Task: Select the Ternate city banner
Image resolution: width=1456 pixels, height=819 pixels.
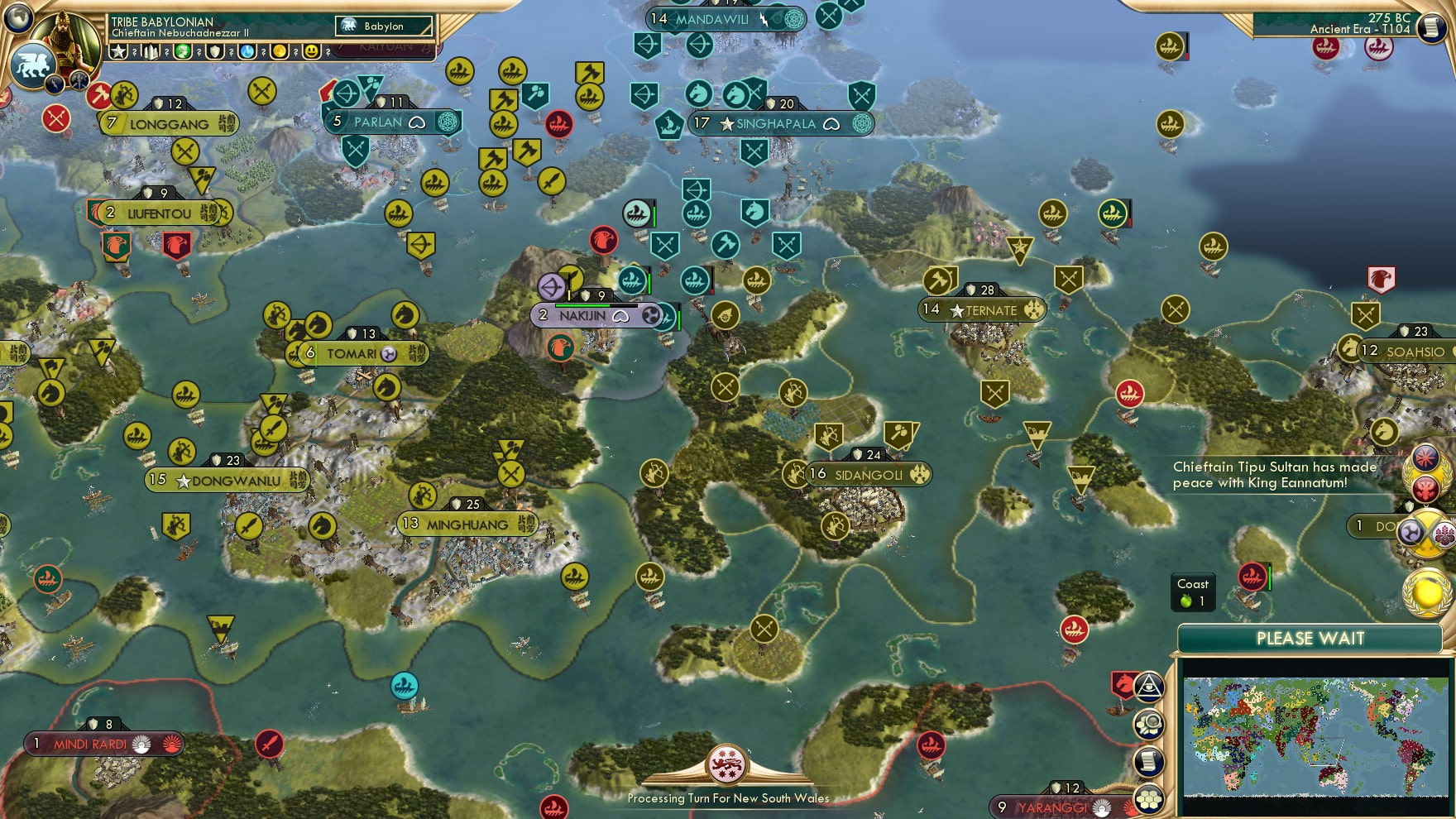Action: click(x=984, y=309)
